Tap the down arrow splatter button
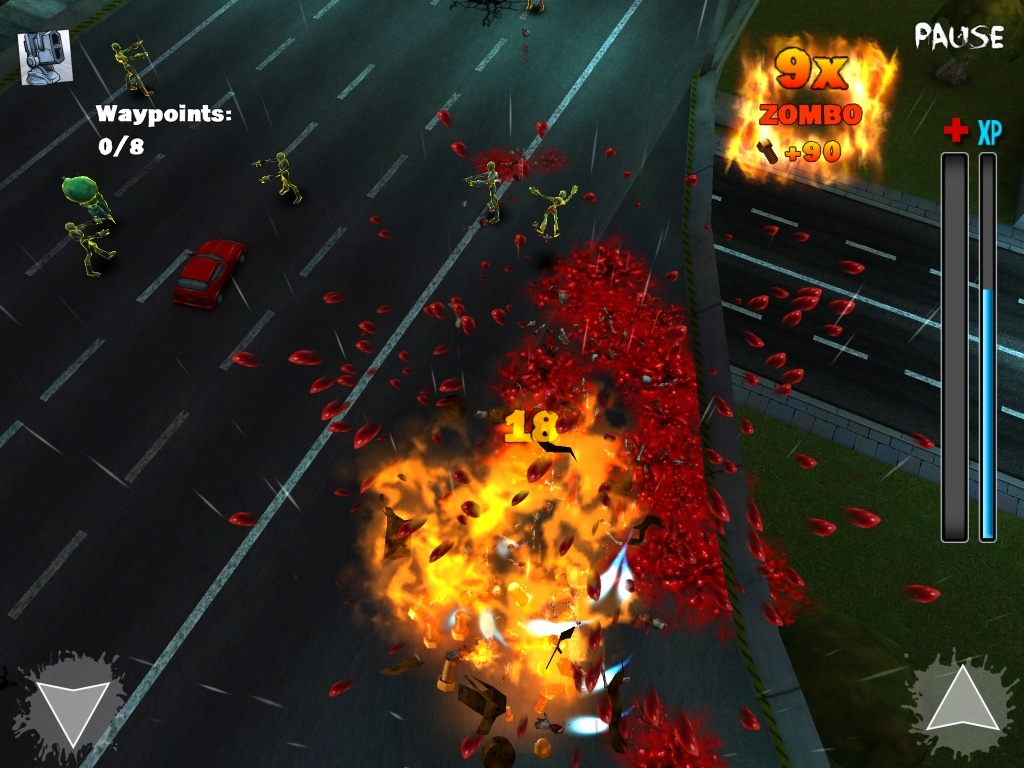Screen dimensions: 1024x768 [x=70, y=706]
